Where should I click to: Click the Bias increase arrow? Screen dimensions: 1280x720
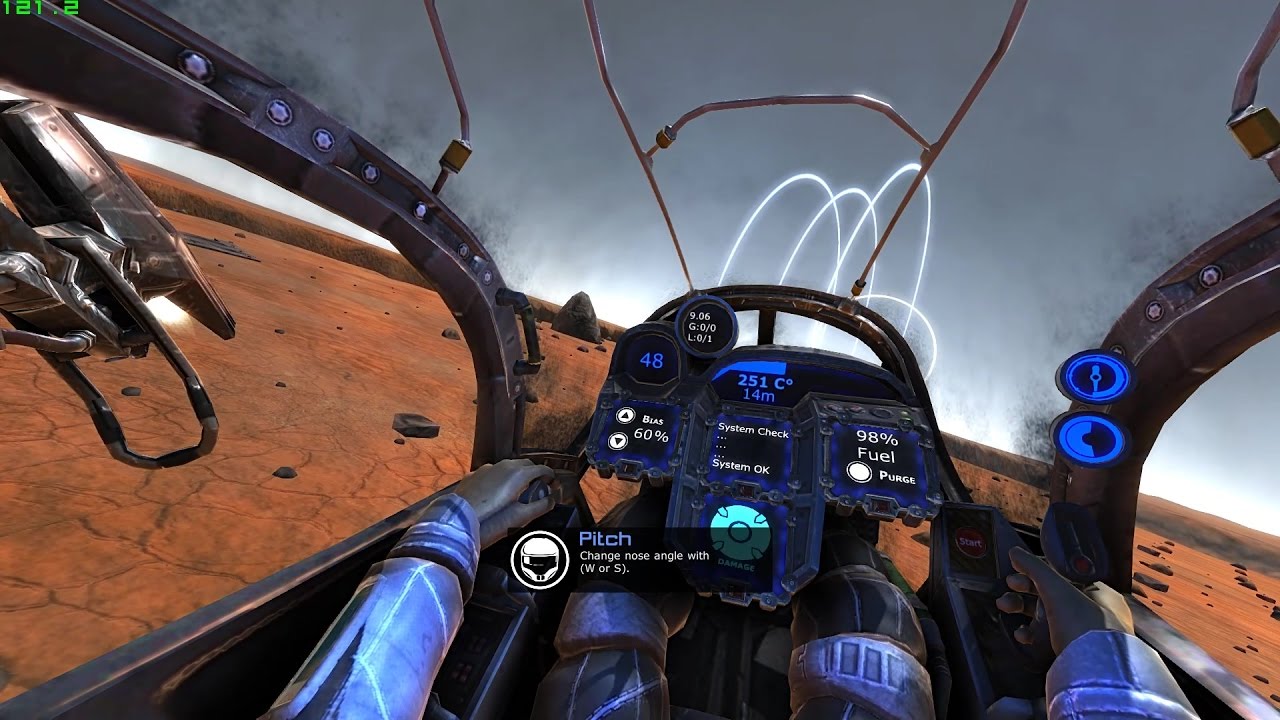pos(624,416)
